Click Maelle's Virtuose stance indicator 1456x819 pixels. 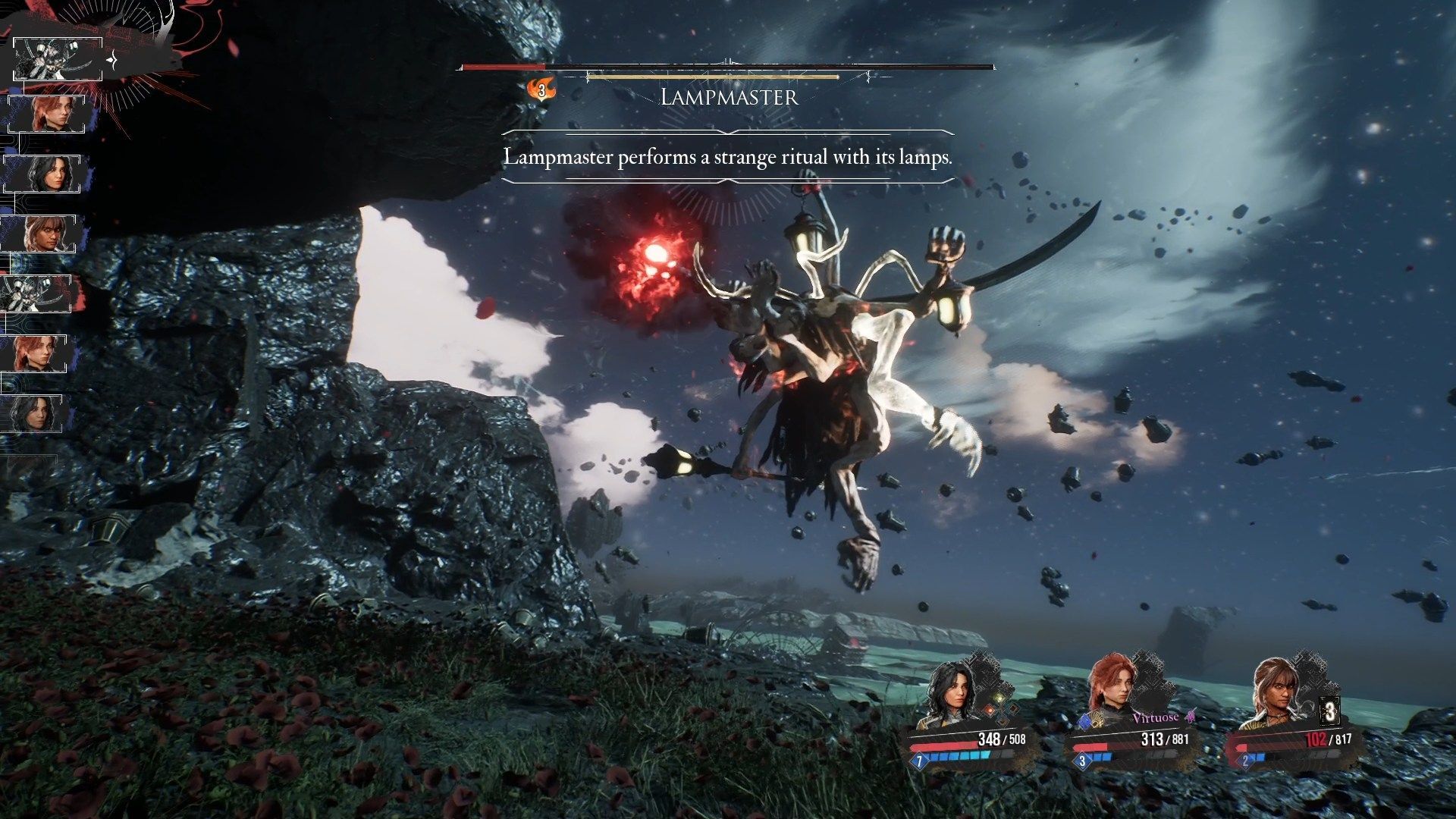(x=1157, y=717)
